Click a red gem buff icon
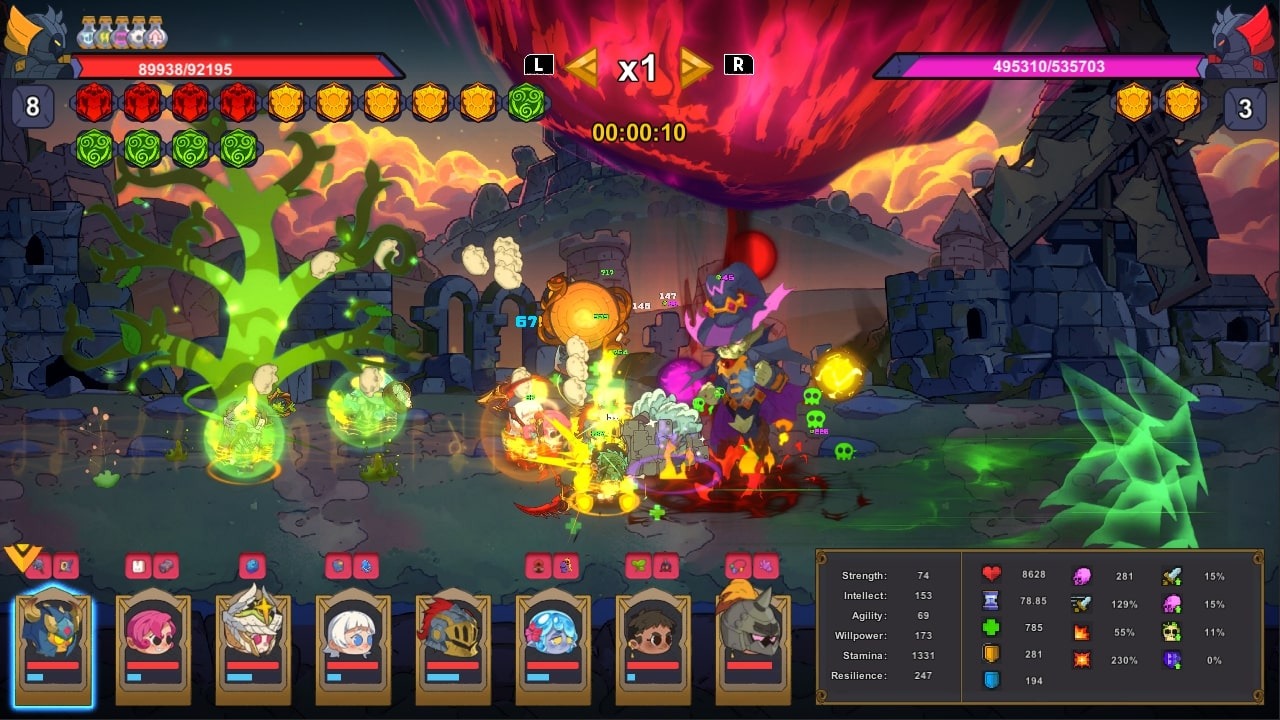1280x720 pixels. click(95, 103)
